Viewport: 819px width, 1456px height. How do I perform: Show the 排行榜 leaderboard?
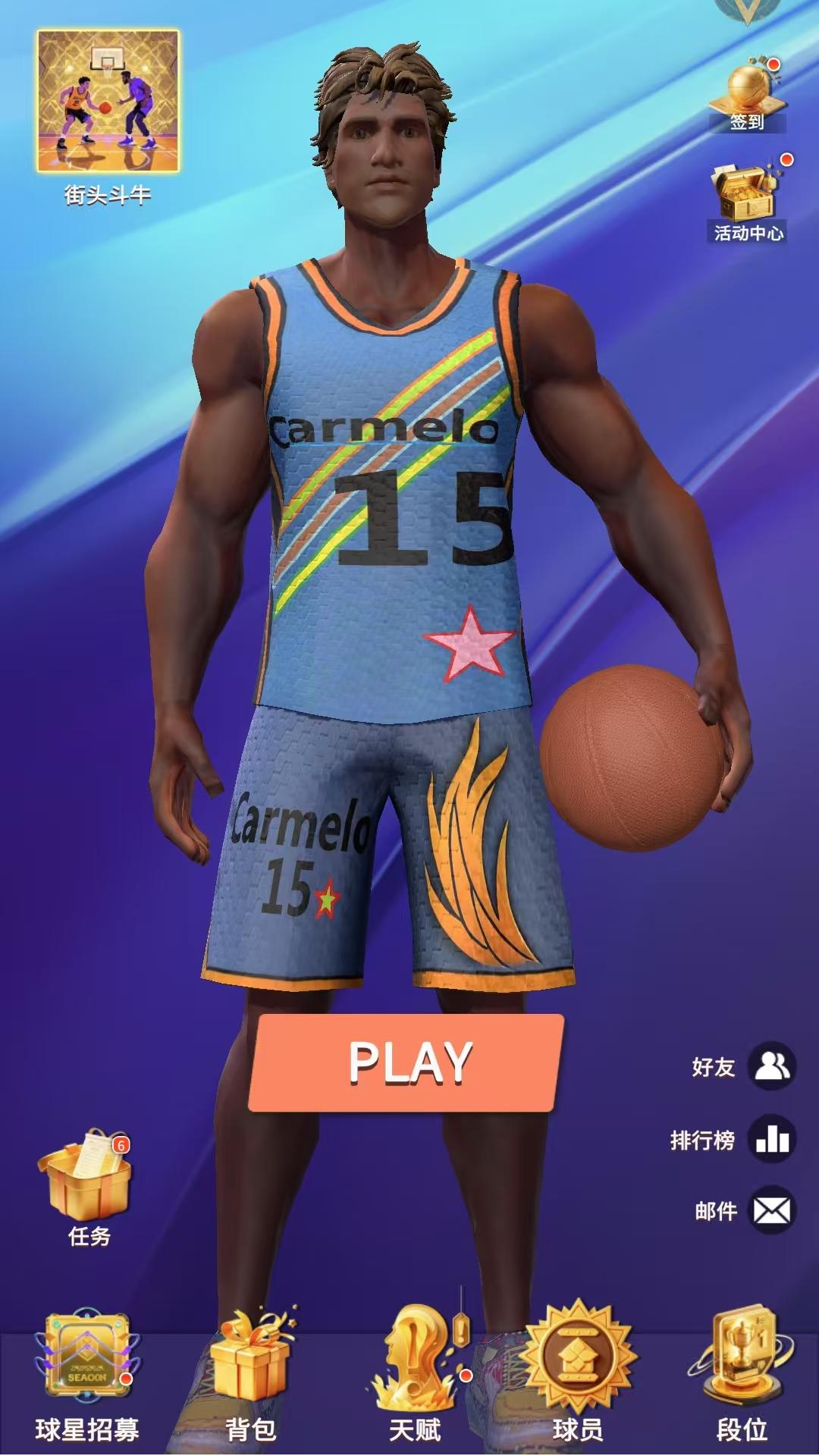771,1139
